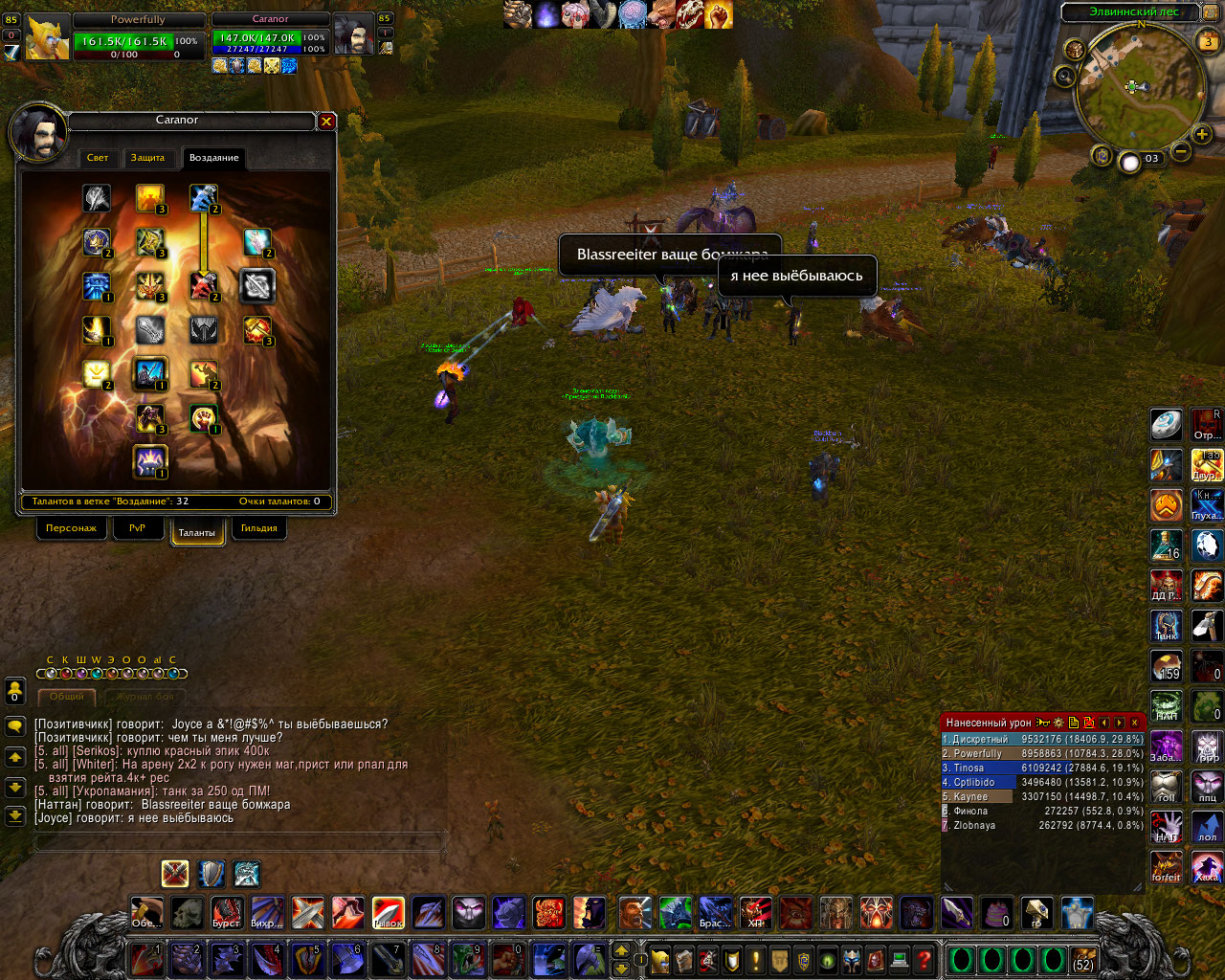Image resolution: width=1225 pixels, height=980 pixels.
Task: Open the Защита talent tab
Action: (147, 158)
